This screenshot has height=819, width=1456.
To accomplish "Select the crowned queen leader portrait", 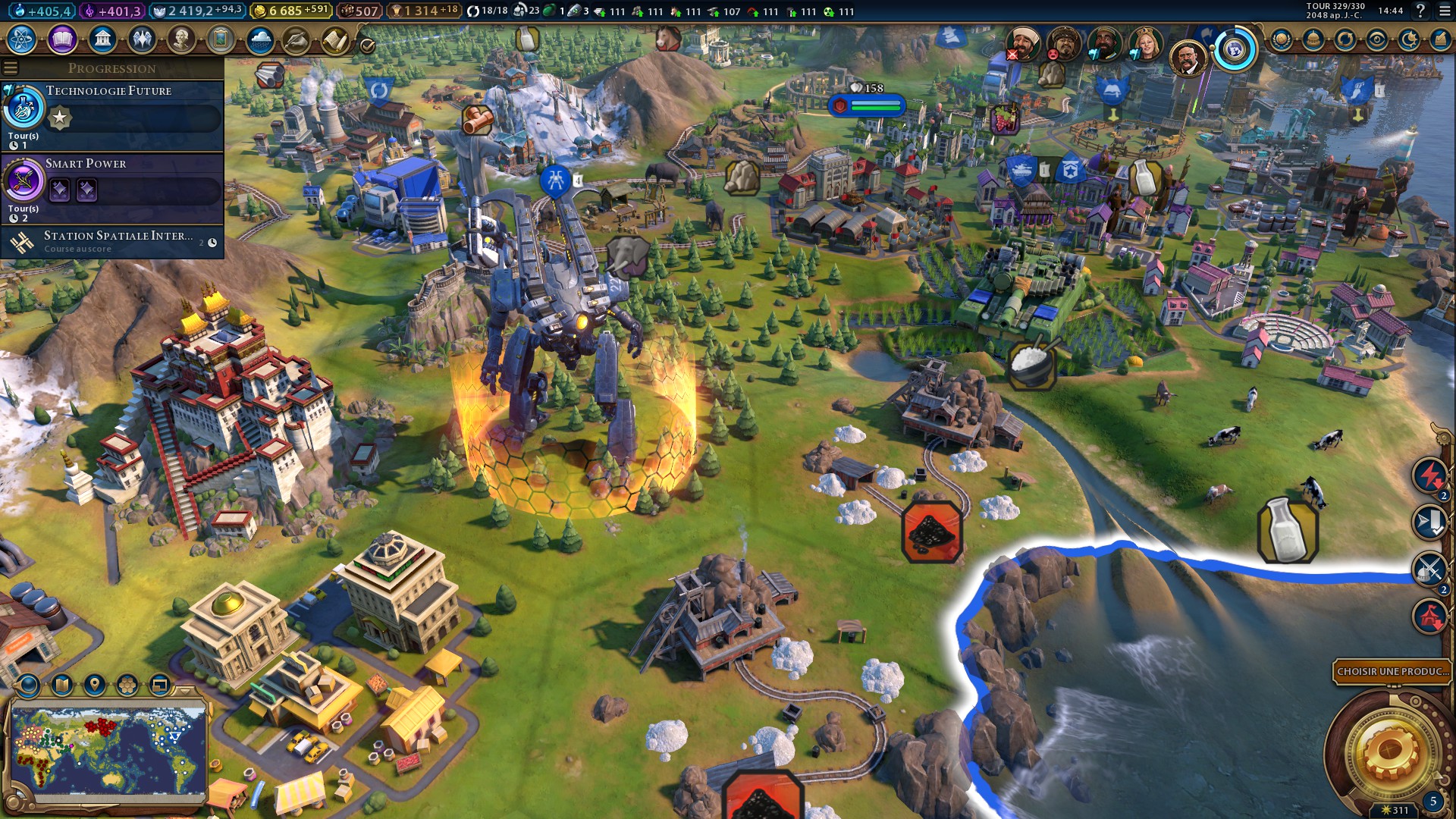I will (x=1146, y=44).
